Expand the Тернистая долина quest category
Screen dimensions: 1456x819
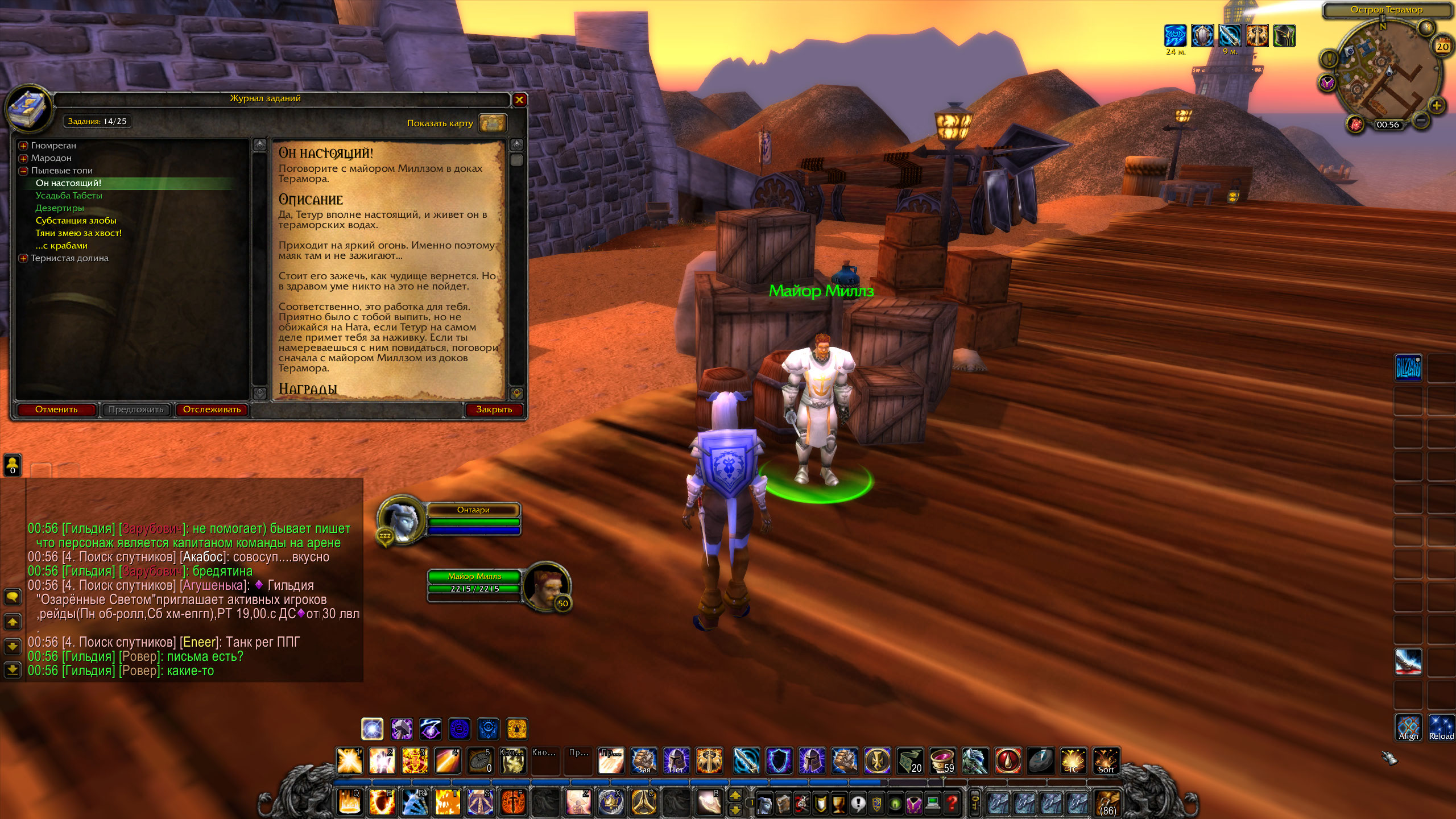point(23,258)
